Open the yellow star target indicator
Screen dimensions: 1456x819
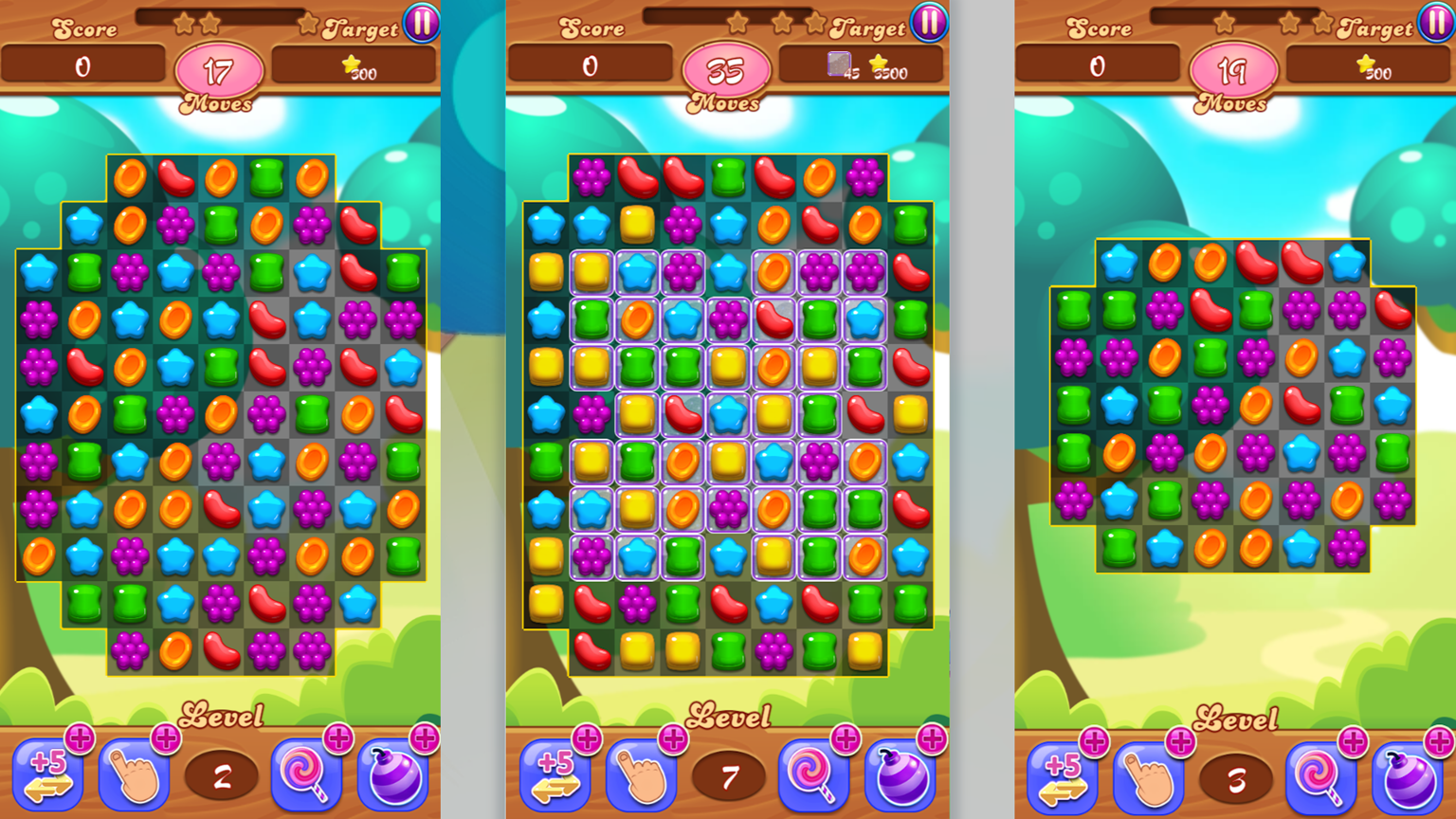(x=354, y=64)
